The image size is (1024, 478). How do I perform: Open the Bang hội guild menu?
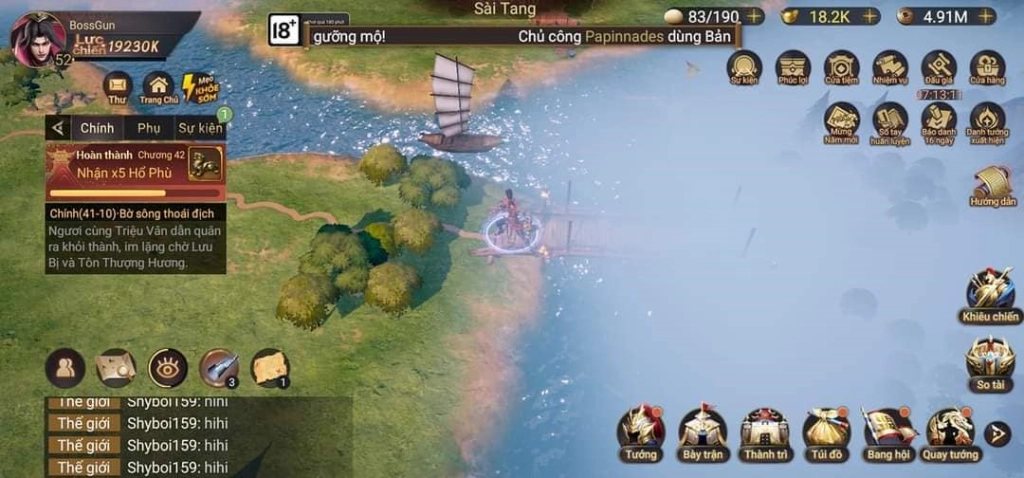[888, 431]
